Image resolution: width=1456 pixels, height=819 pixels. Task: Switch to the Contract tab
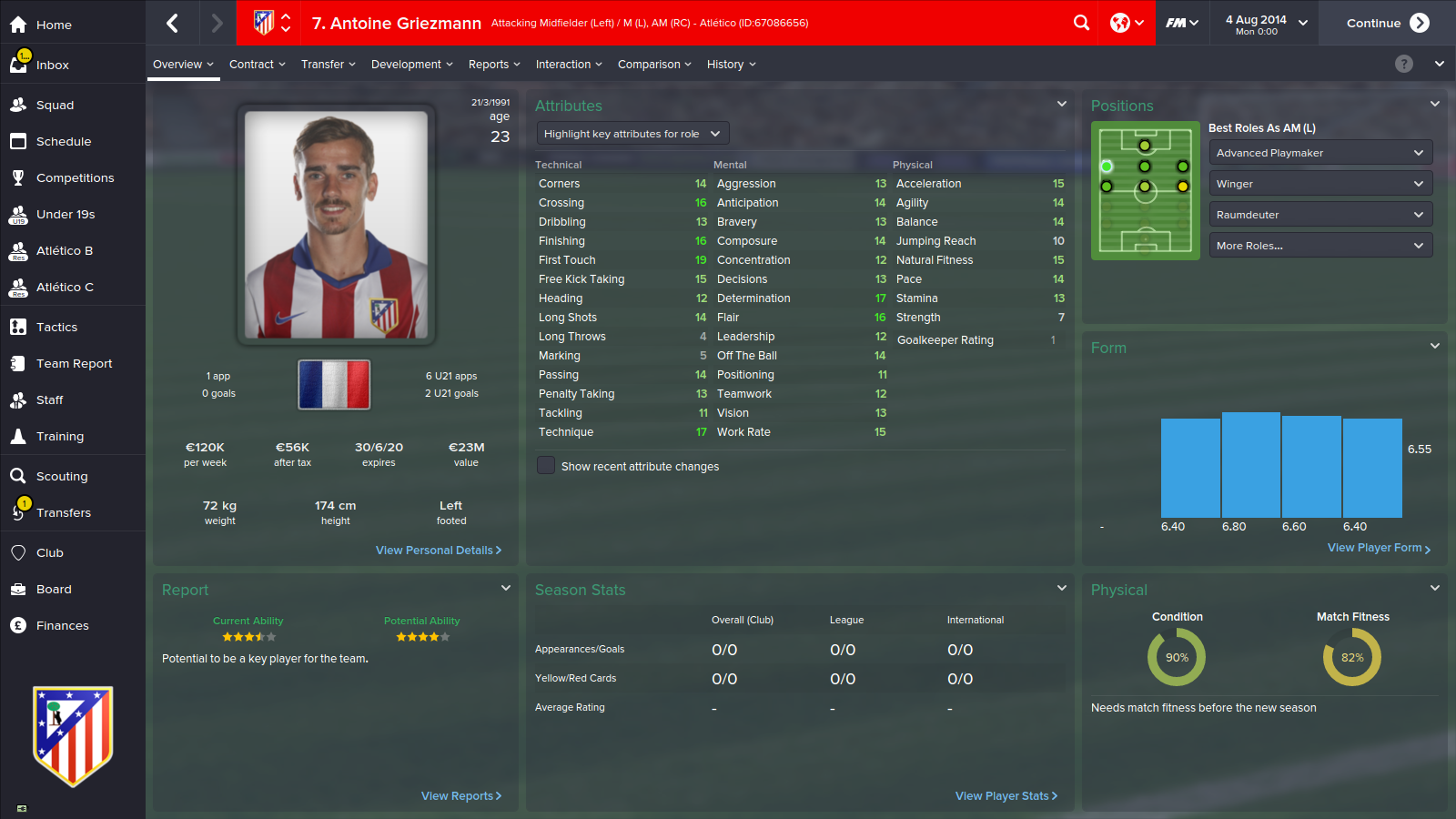tap(251, 64)
